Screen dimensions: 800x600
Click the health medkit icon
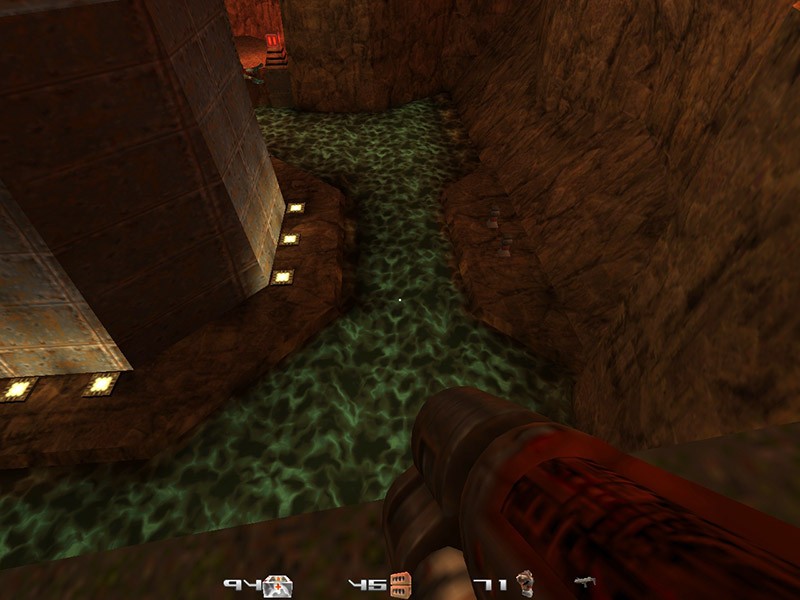[x=277, y=586]
